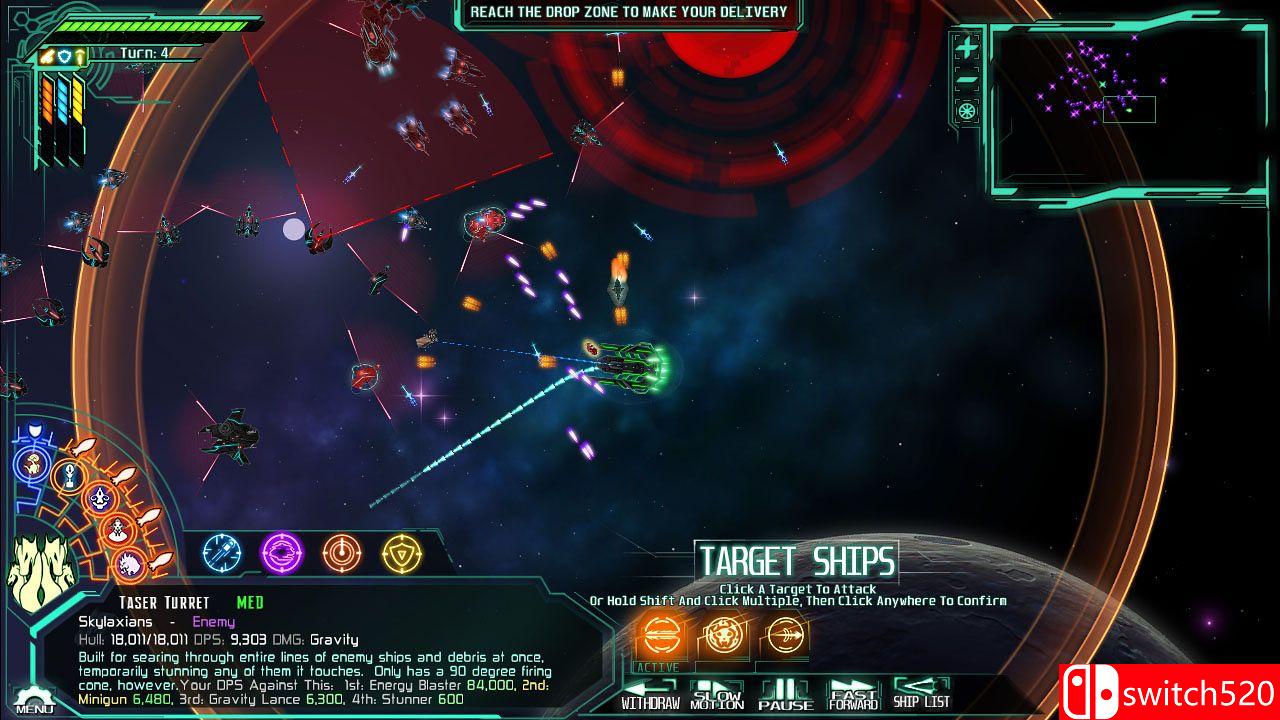The height and width of the screenshot is (720, 1280).
Task: Pause the battle
Action: point(786,695)
